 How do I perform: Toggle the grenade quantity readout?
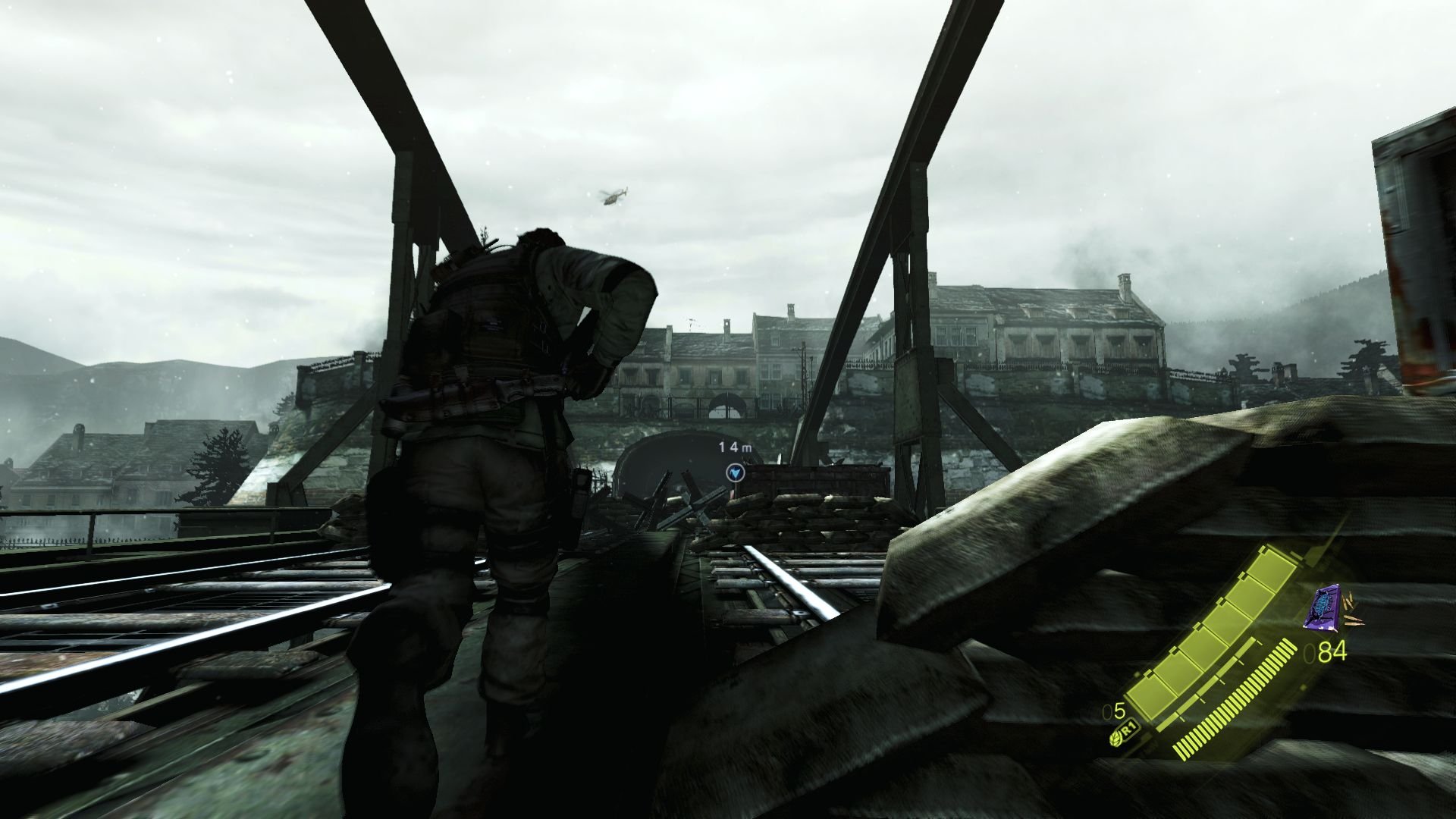pos(1113,712)
